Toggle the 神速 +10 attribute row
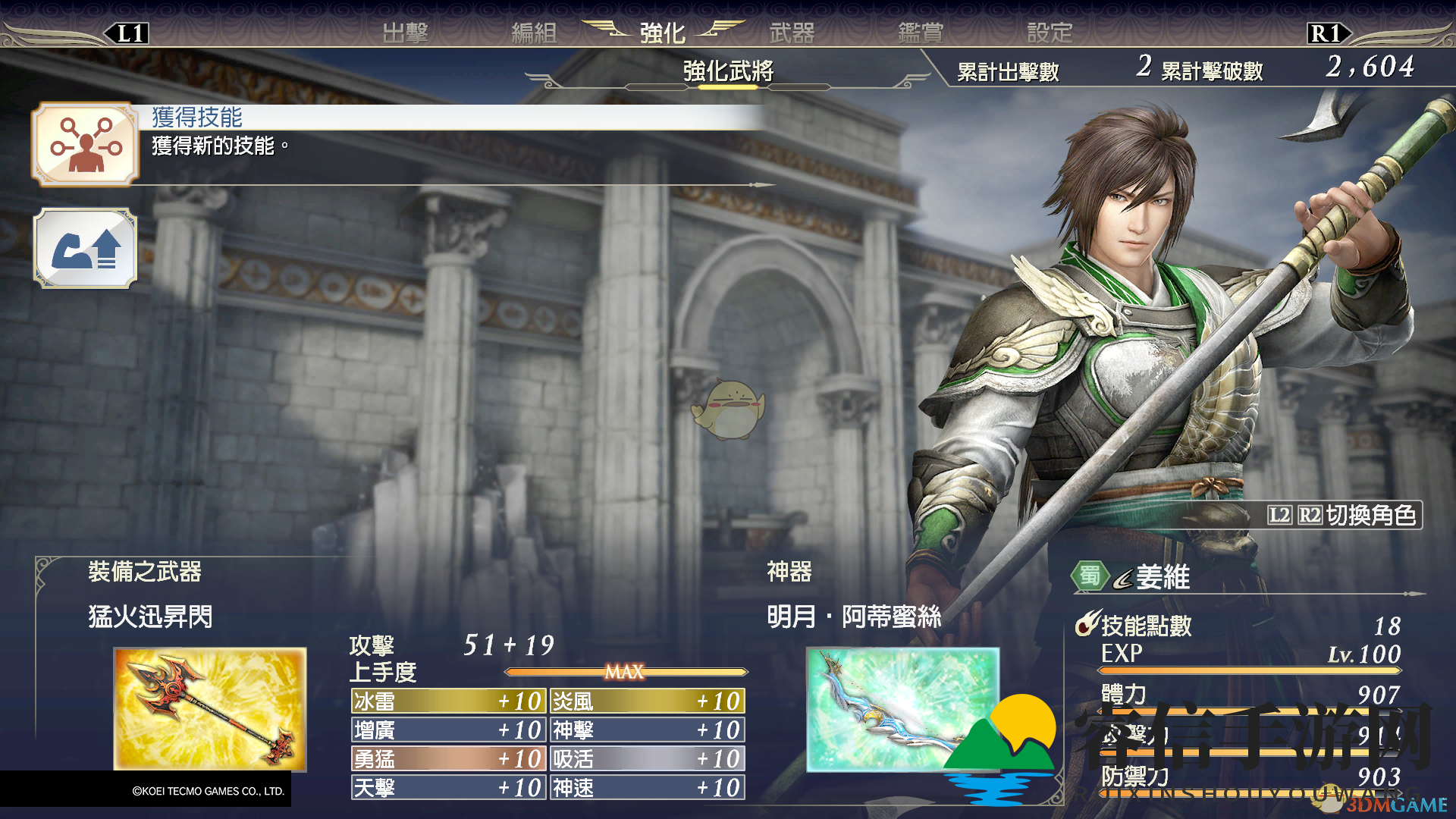This screenshot has height=819, width=1456. (x=646, y=788)
